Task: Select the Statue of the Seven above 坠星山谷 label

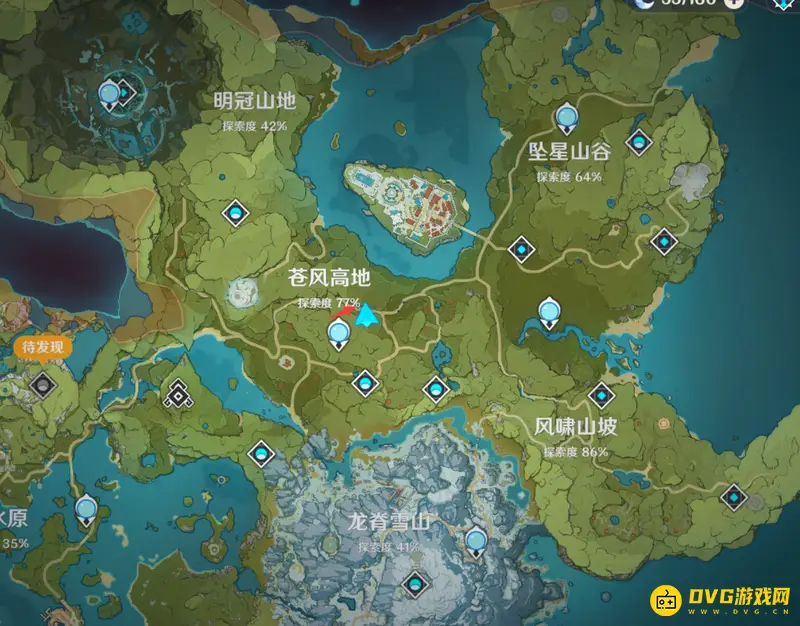Action: [x=567, y=118]
